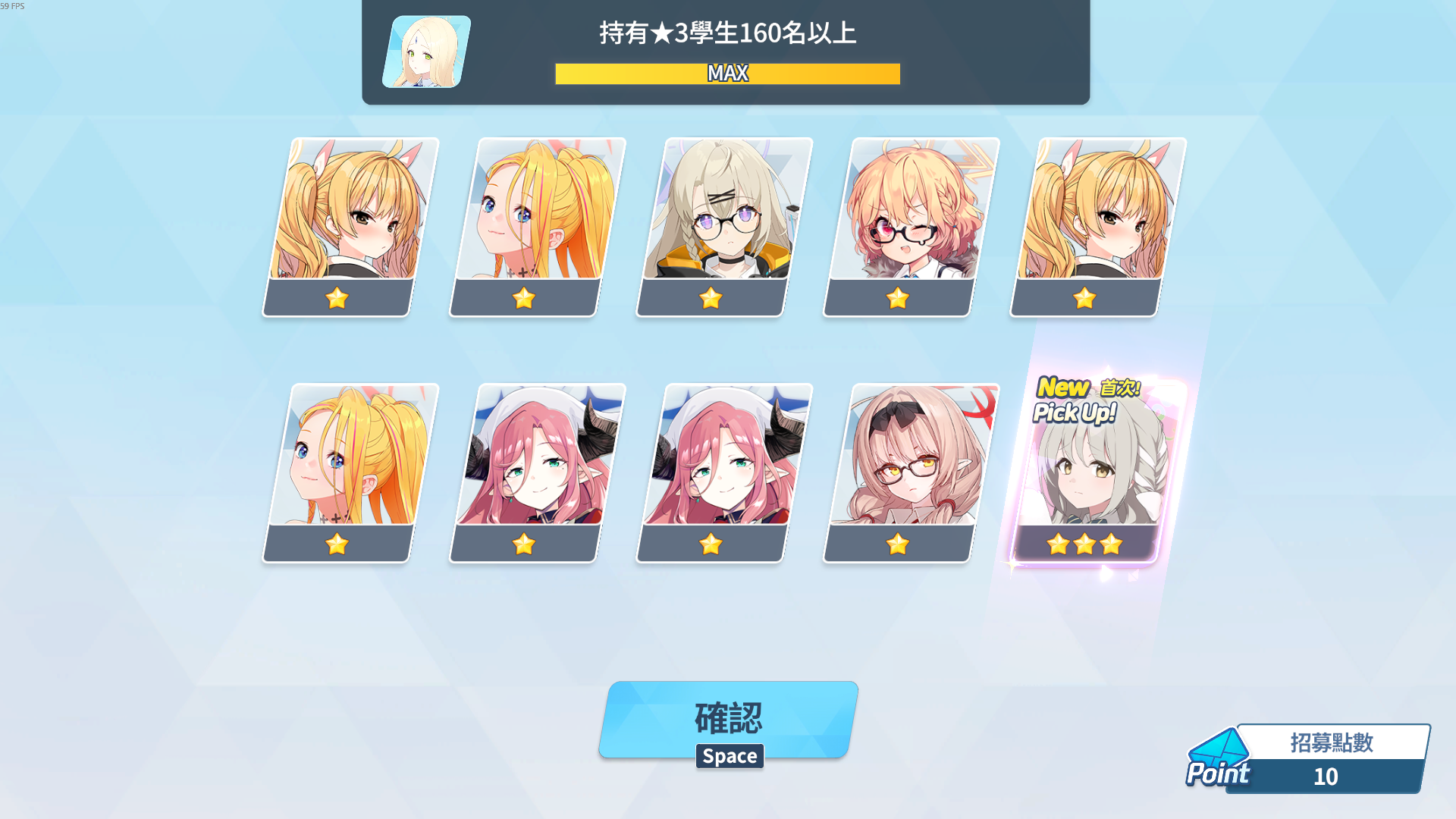The height and width of the screenshot is (819, 1456).
Task: Select the yellow New badge on the Pick Up card
Action: coord(1065,389)
